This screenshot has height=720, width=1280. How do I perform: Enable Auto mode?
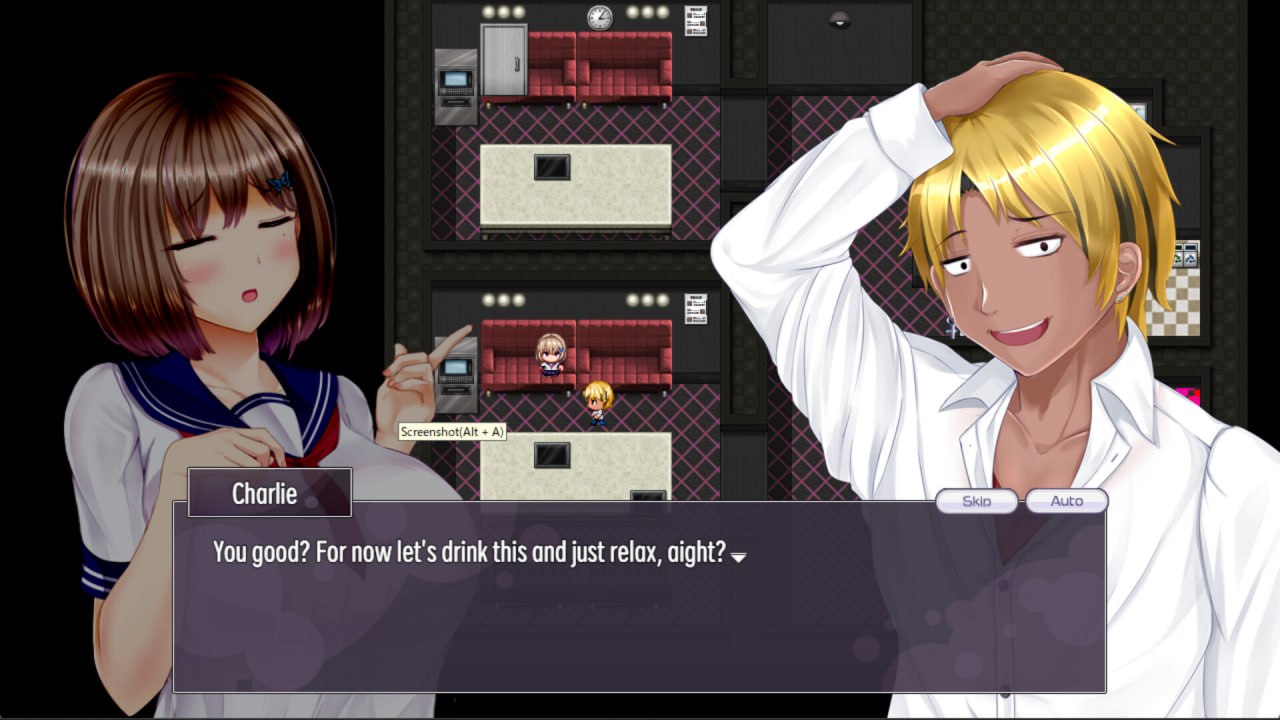click(x=1065, y=501)
